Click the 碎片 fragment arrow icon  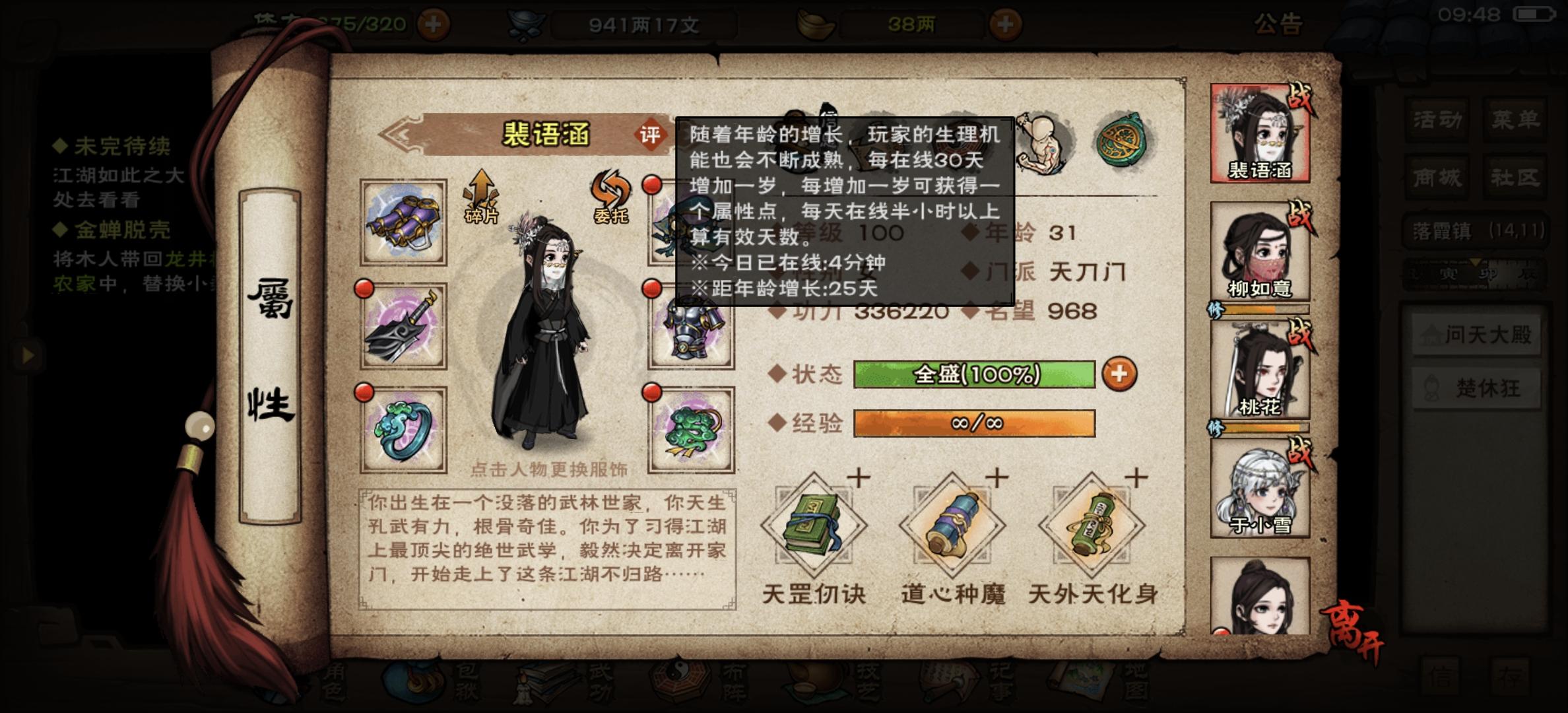point(480,198)
